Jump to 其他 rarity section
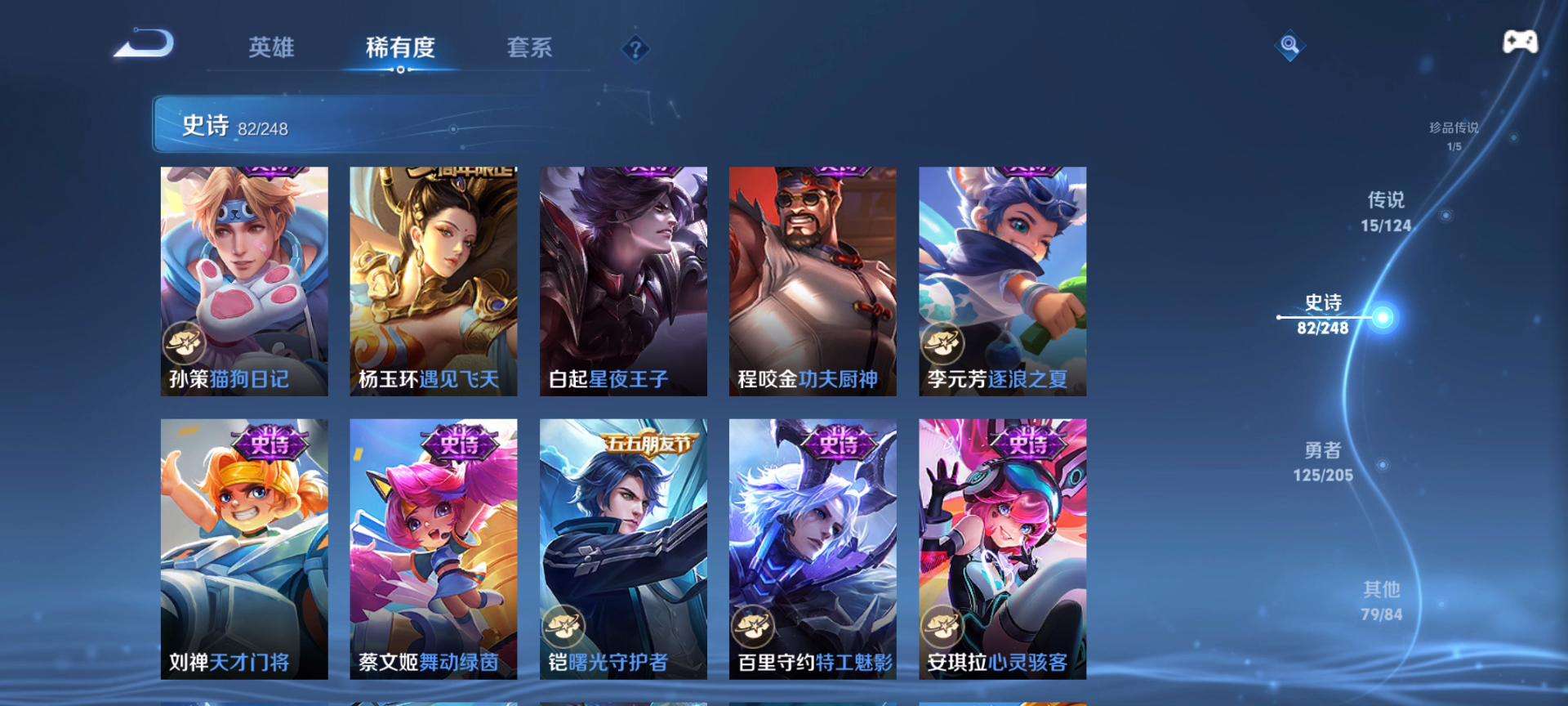Image resolution: width=1568 pixels, height=706 pixels. pos(1381,601)
